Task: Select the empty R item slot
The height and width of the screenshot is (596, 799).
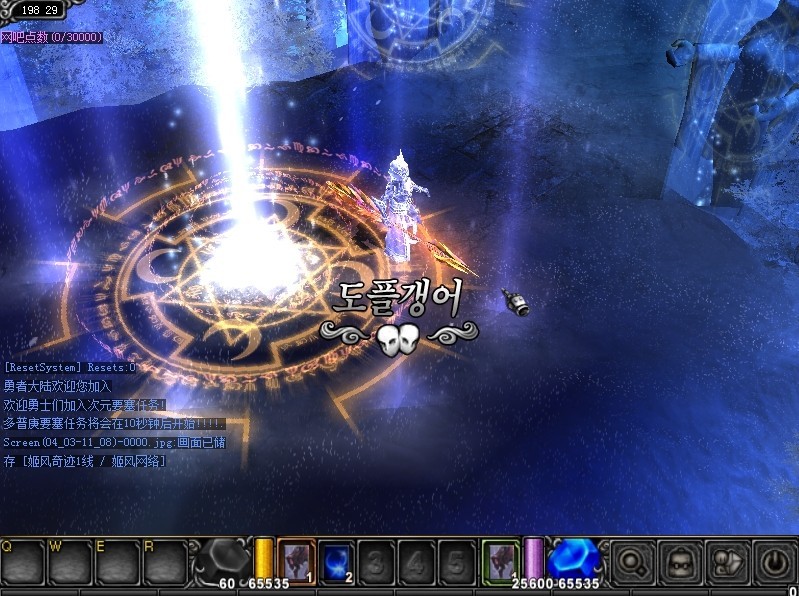Action: (x=166, y=565)
